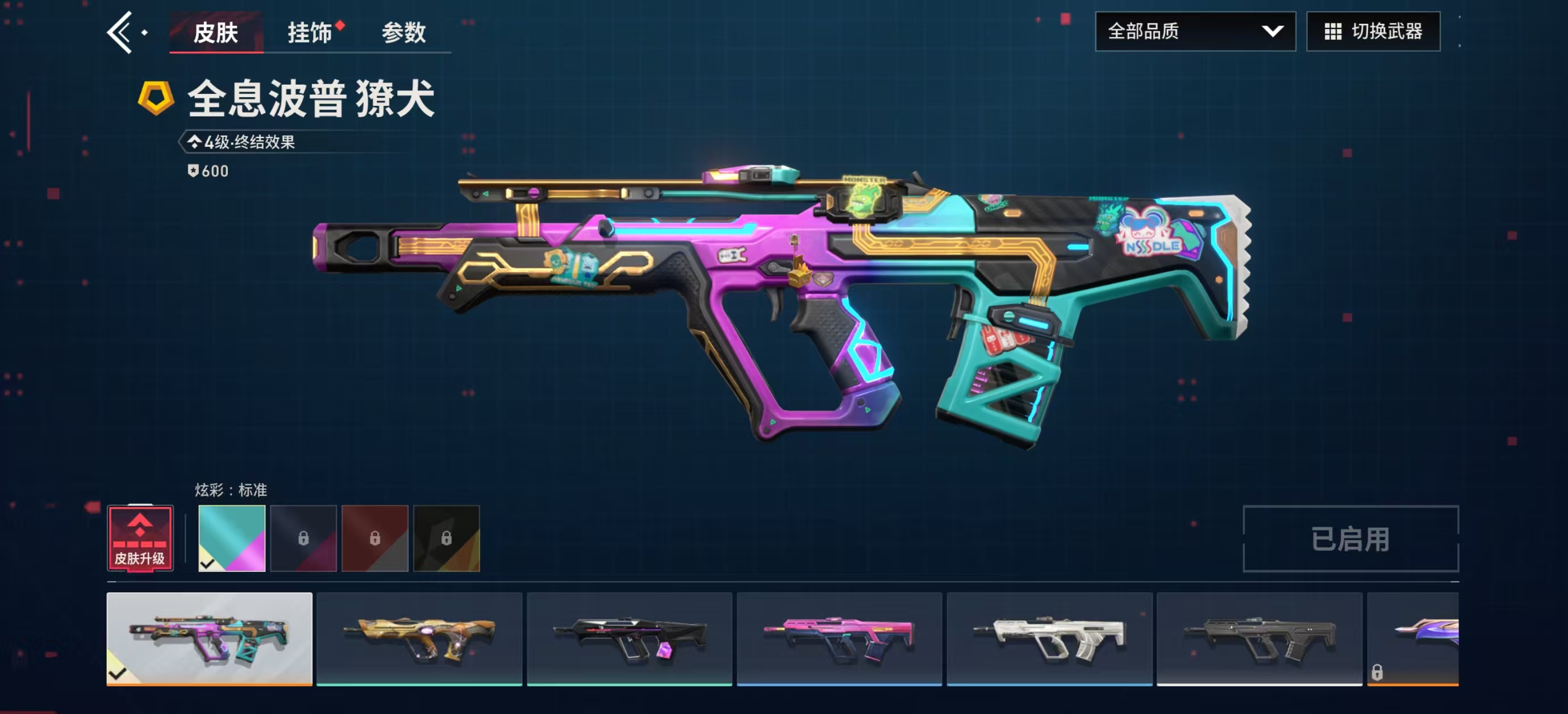Select the pink skin thumbnail
Image resolution: width=1568 pixels, height=714 pixels.
pos(840,638)
